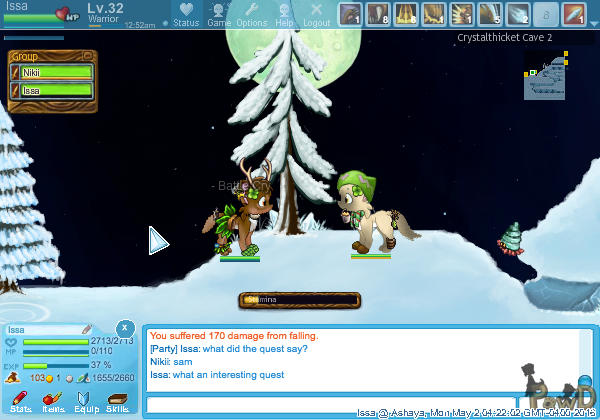
Task: Open the Skills book
Action: click(x=118, y=401)
